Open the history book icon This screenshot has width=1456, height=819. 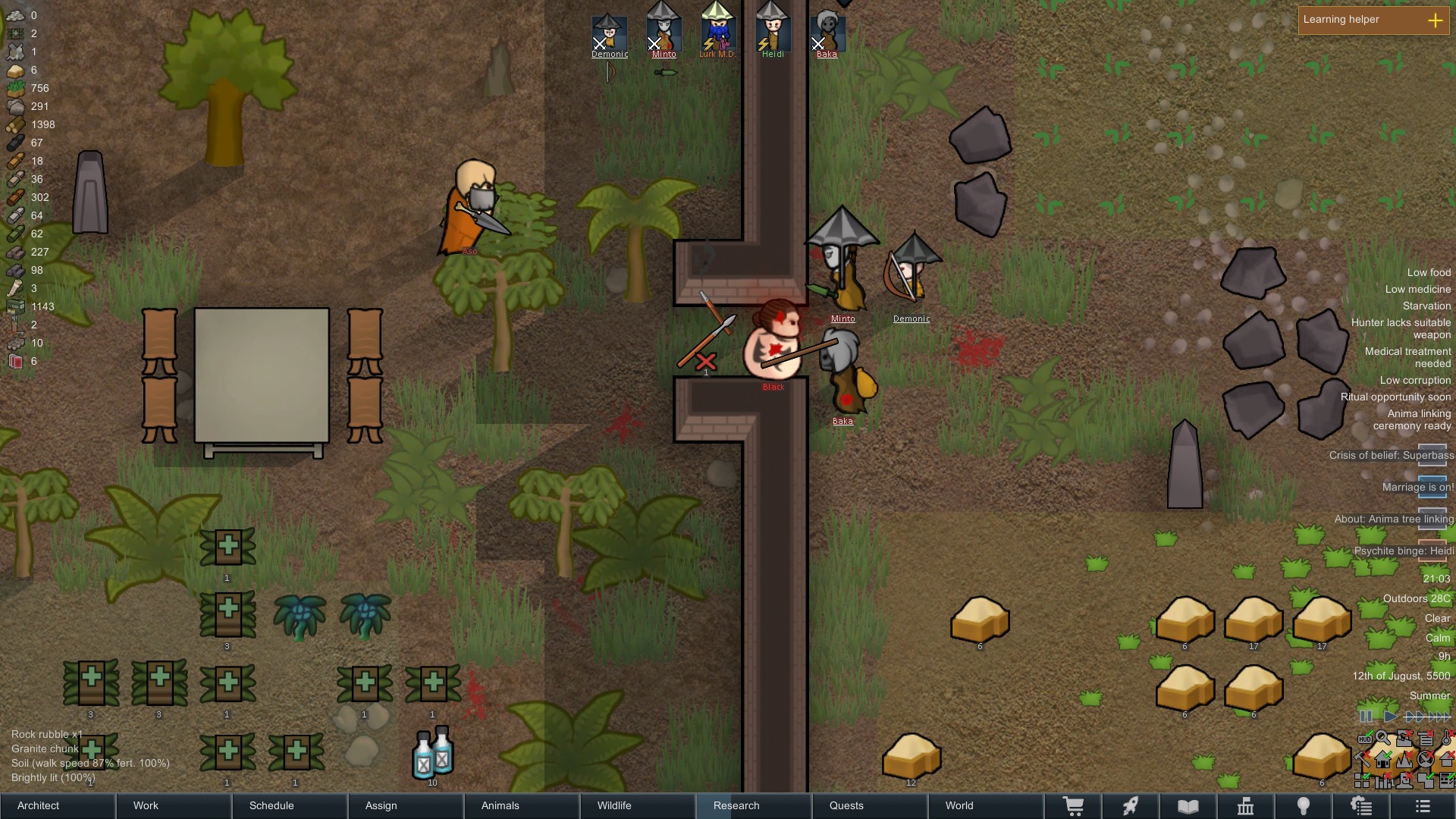click(1187, 805)
